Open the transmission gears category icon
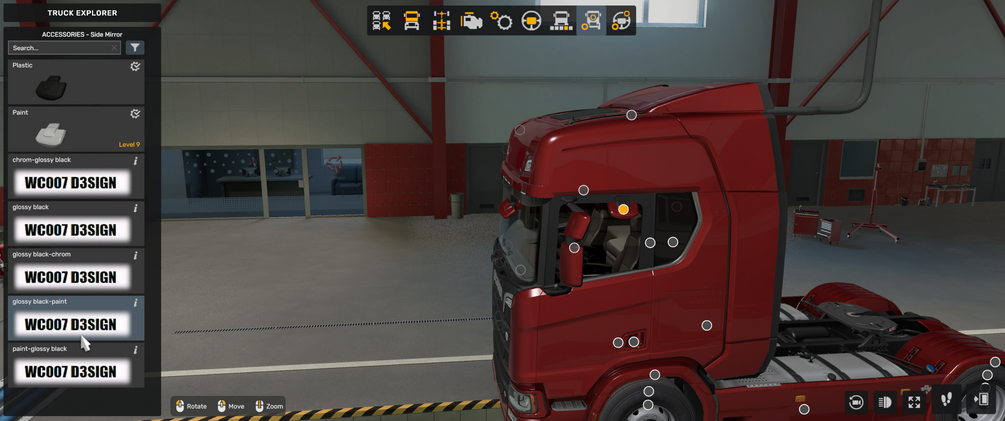Viewport: 1005px width, 421px height. (x=501, y=21)
